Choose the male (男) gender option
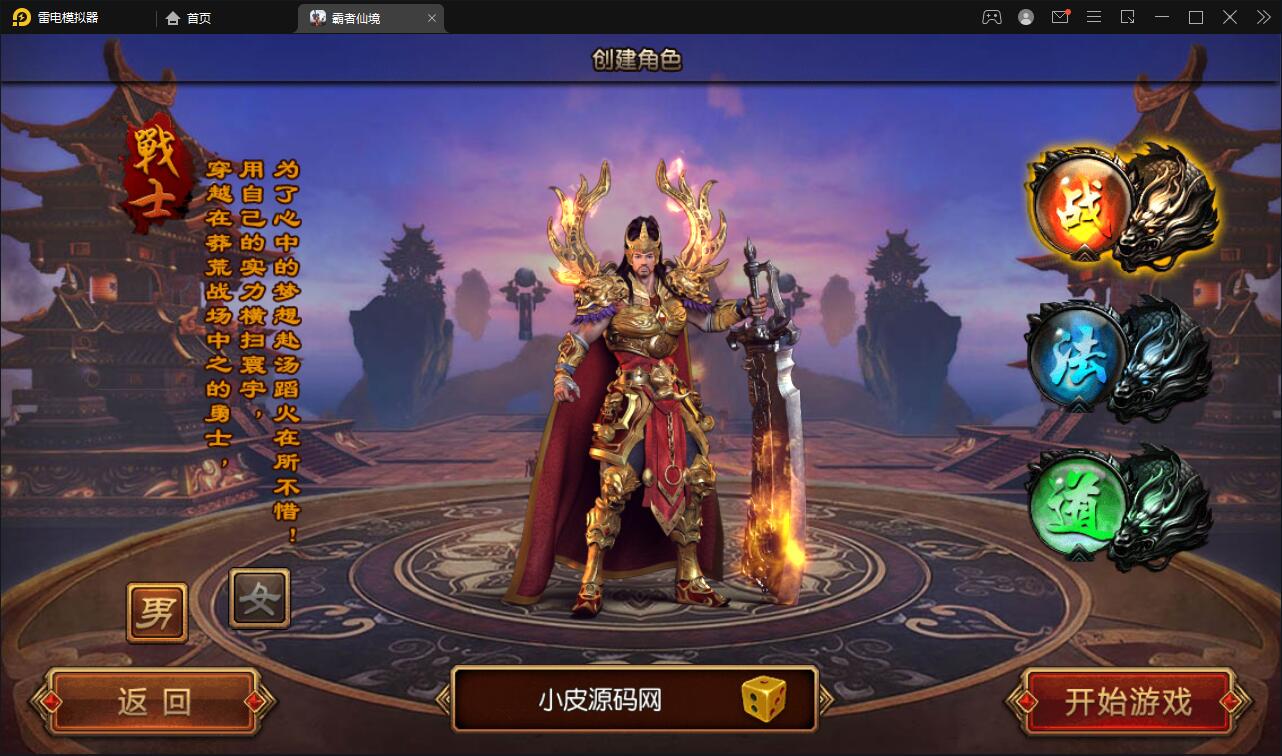This screenshot has height=756, width=1282. [156, 611]
